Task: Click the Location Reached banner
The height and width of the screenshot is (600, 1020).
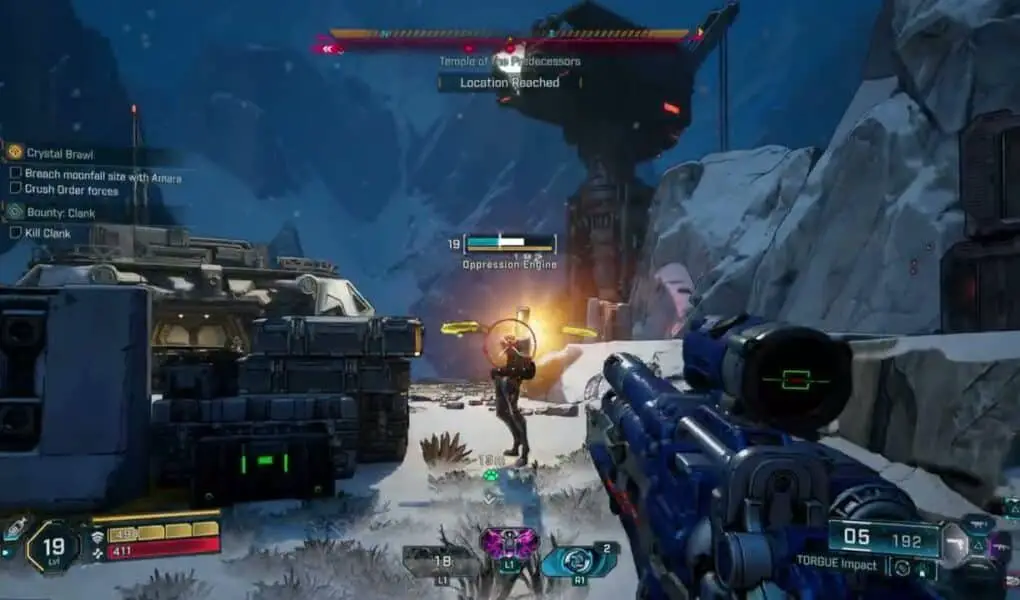Action: click(x=509, y=83)
